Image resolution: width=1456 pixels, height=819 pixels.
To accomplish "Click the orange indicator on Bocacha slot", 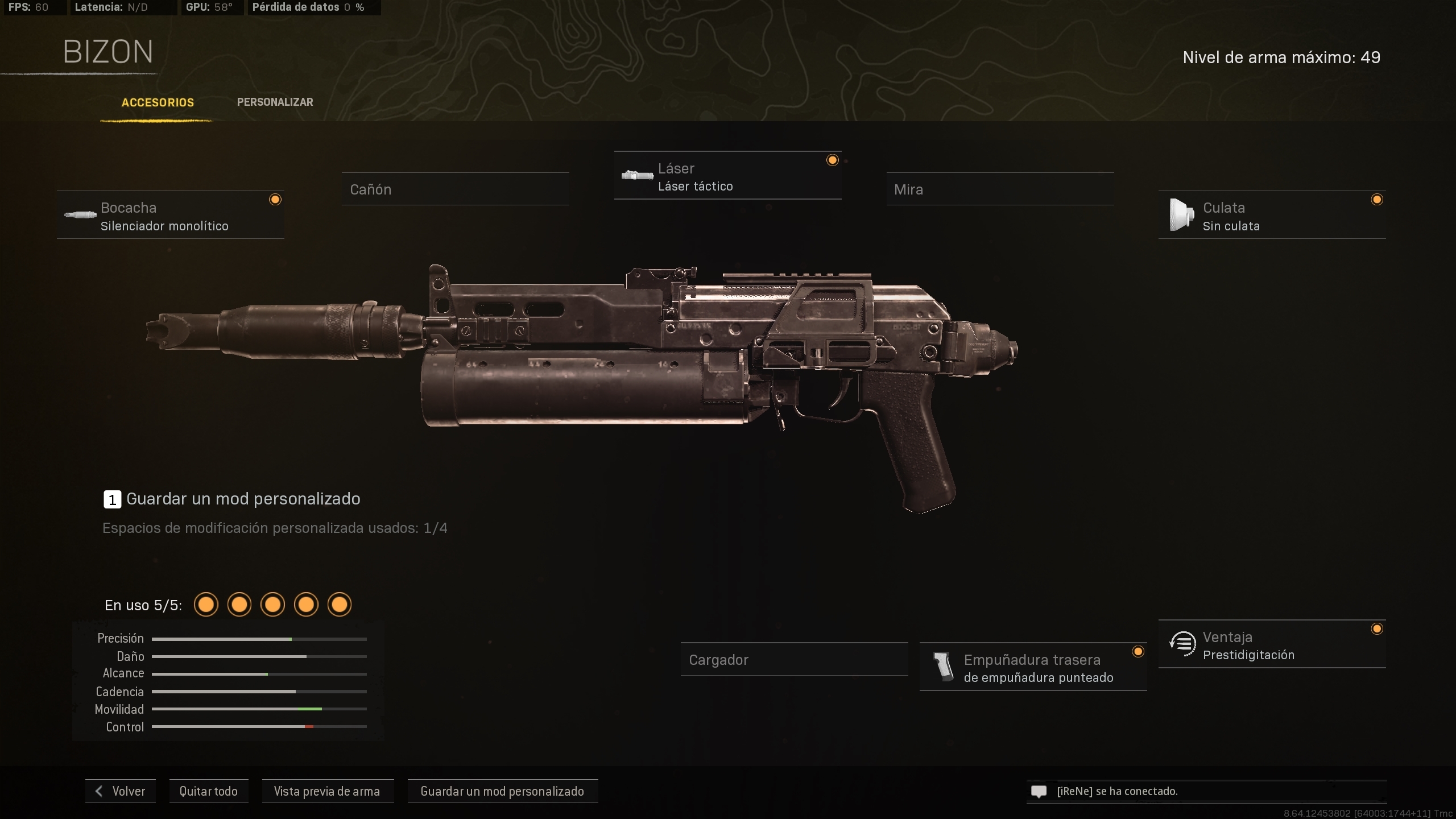I will (276, 199).
